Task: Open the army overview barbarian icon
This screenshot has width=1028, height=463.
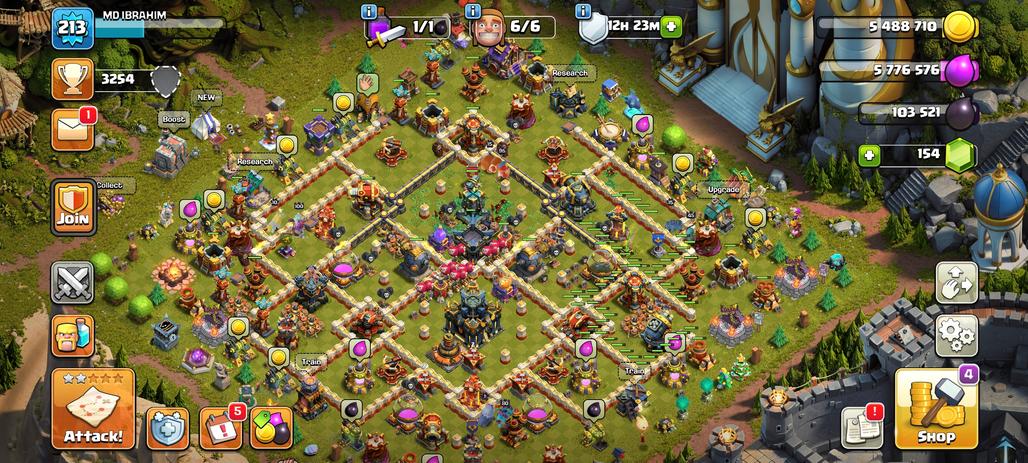Action: click(73, 335)
